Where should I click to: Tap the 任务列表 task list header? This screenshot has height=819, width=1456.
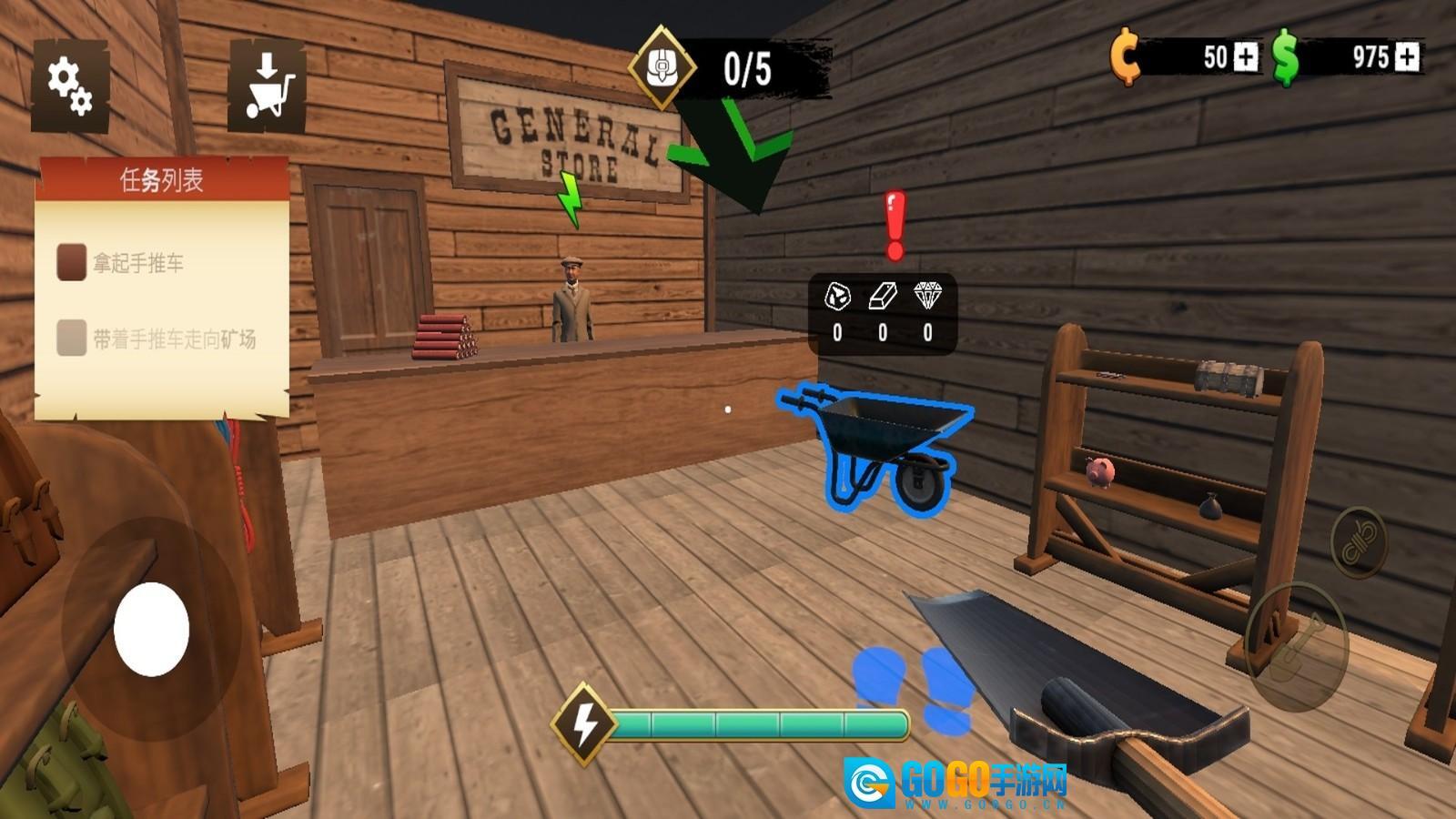162,180
